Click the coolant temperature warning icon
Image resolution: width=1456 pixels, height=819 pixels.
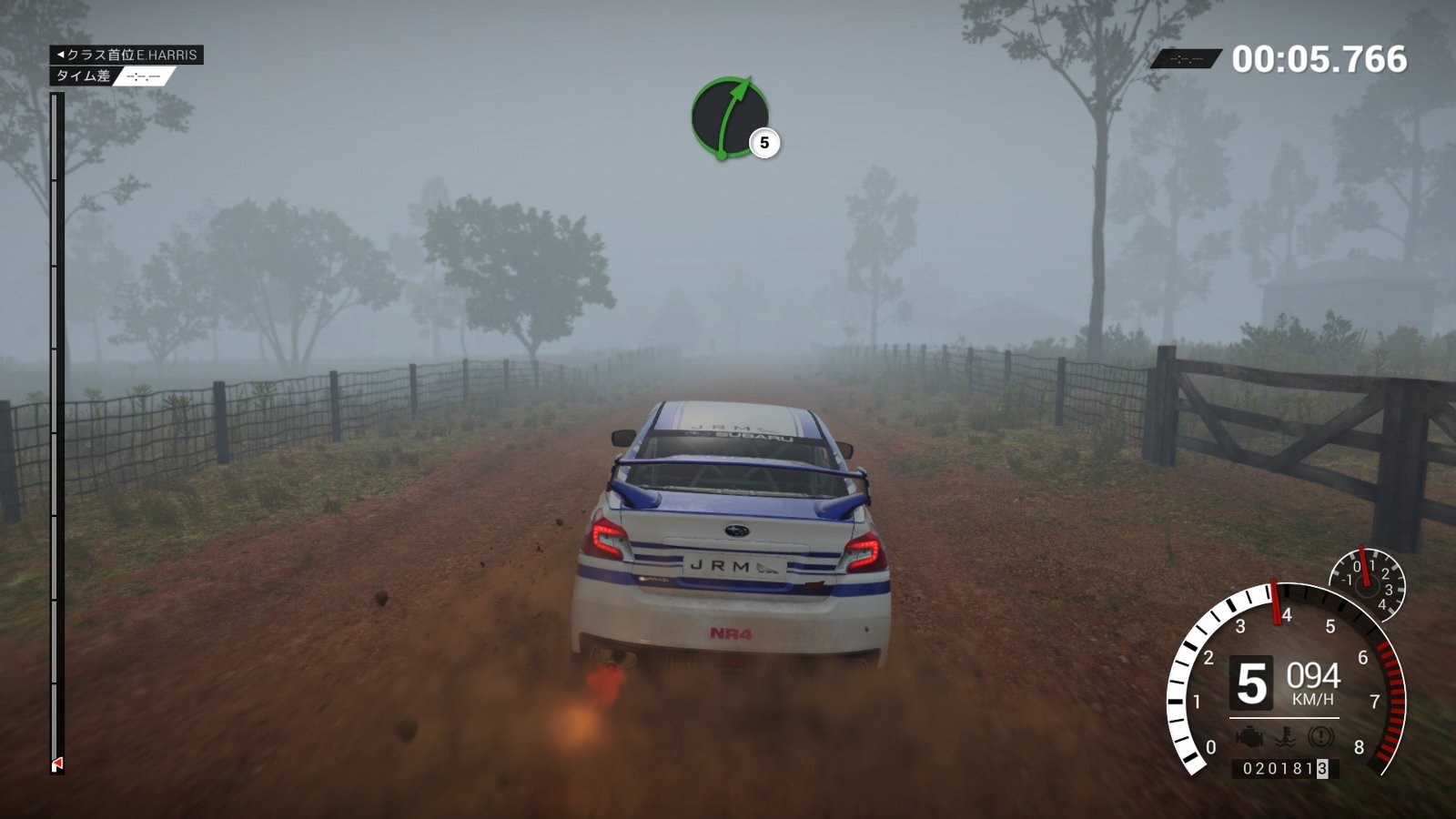tap(1286, 736)
